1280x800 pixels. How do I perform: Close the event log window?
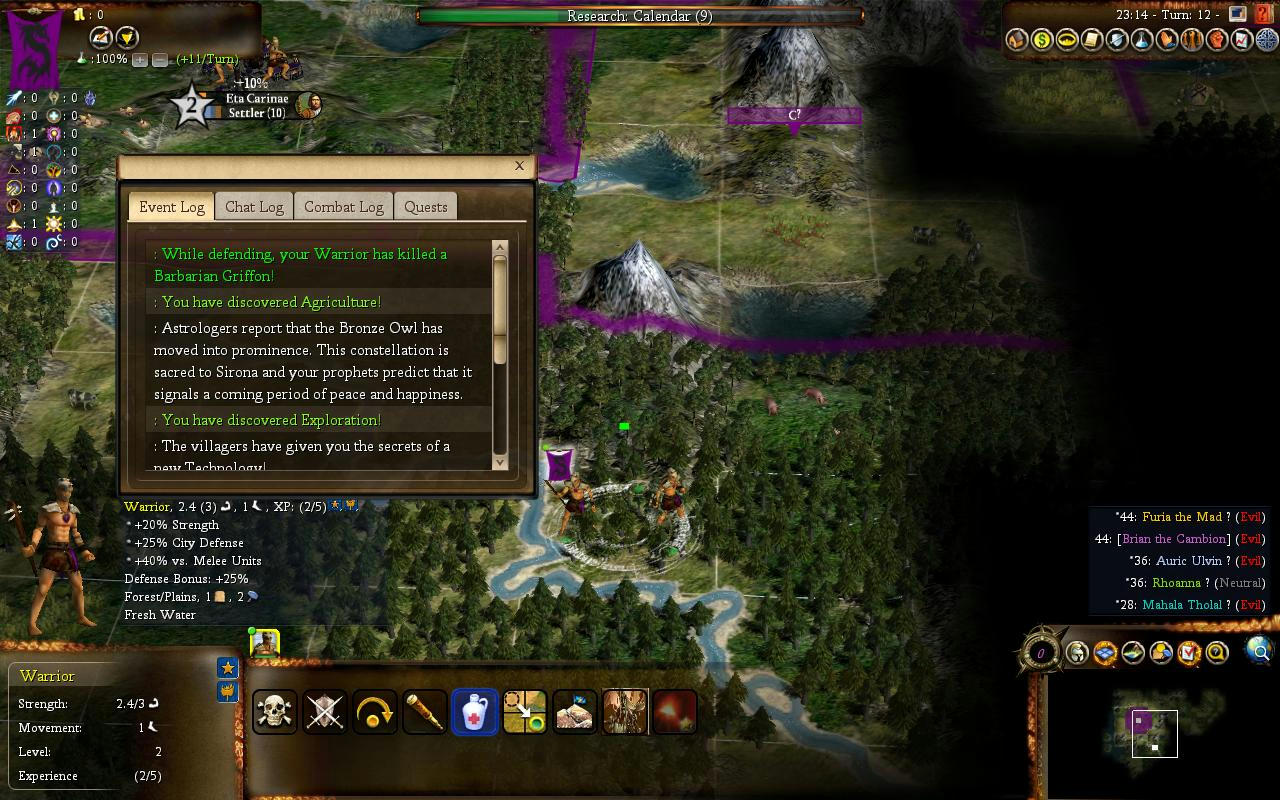pyautogui.click(x=519, y=166)
